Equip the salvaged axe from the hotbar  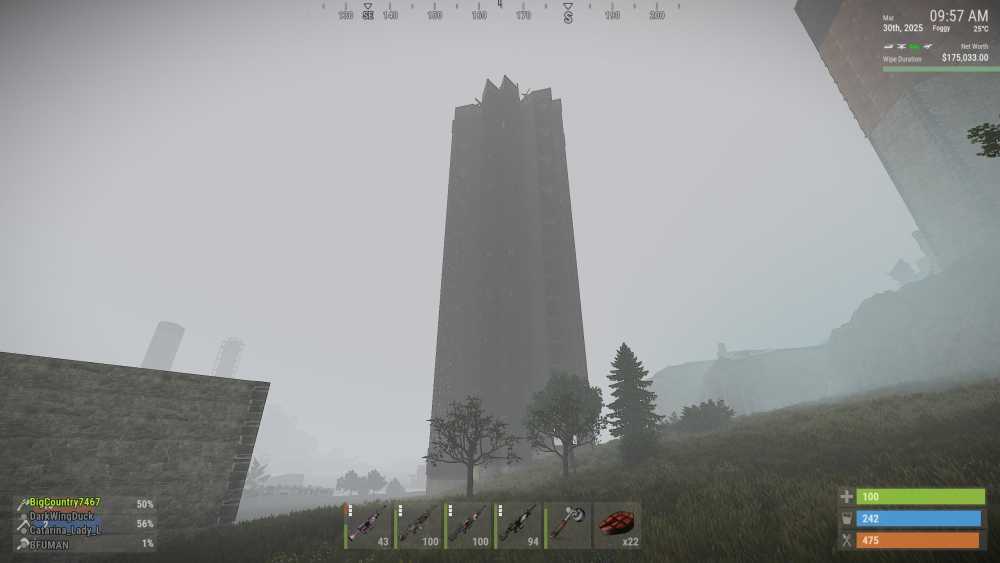(x=568, y=525)
